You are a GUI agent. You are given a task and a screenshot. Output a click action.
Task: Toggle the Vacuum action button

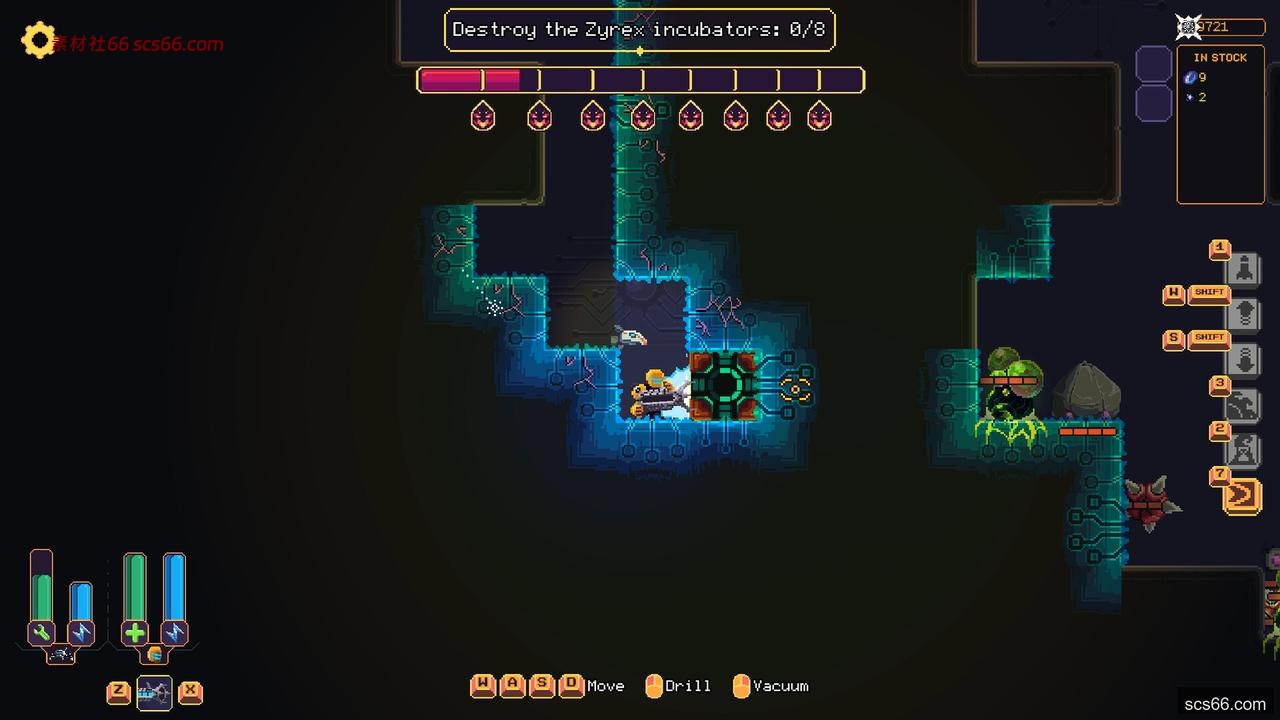741,686
